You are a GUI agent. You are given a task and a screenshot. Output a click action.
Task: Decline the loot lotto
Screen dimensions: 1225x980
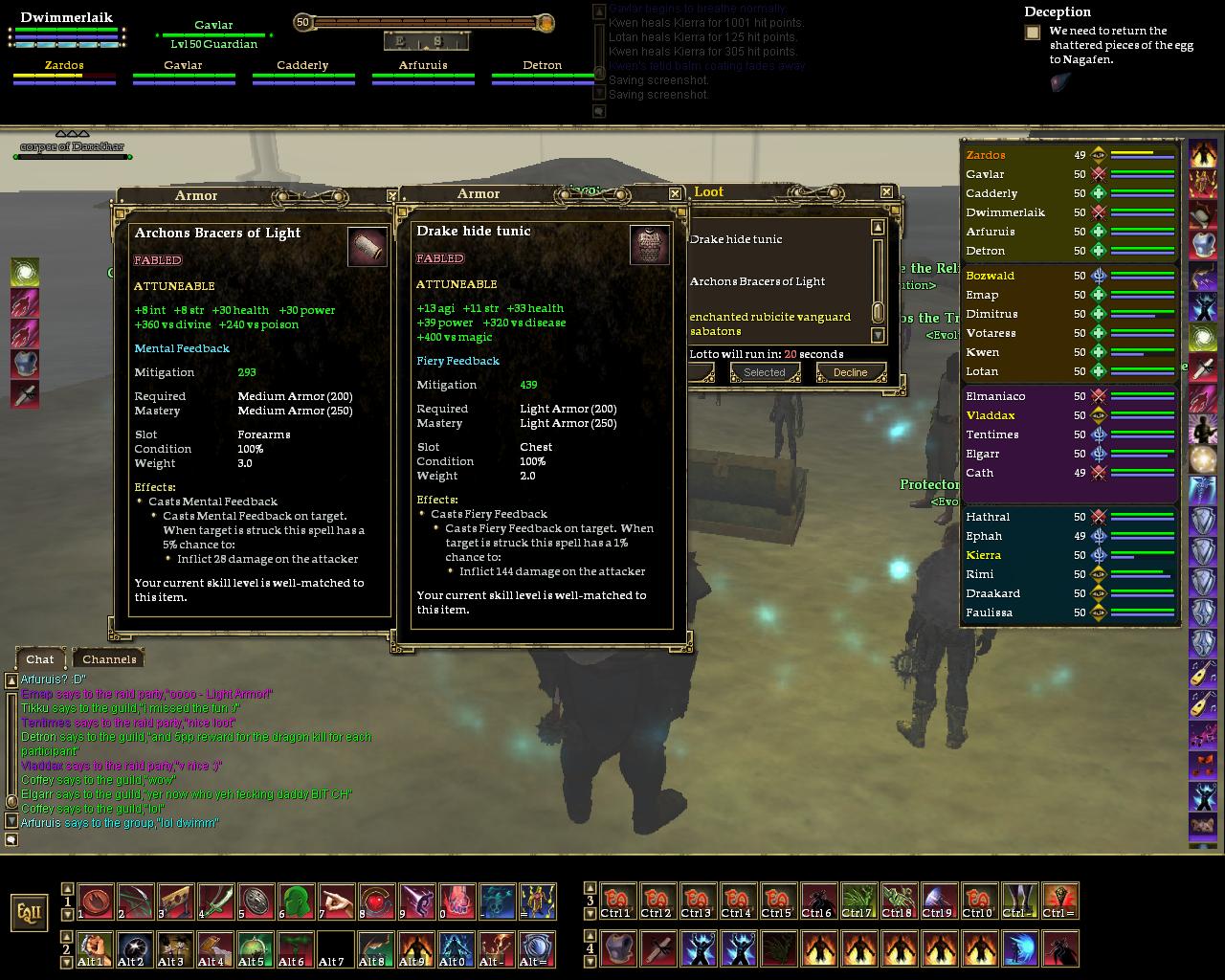[x=850, y=372]
